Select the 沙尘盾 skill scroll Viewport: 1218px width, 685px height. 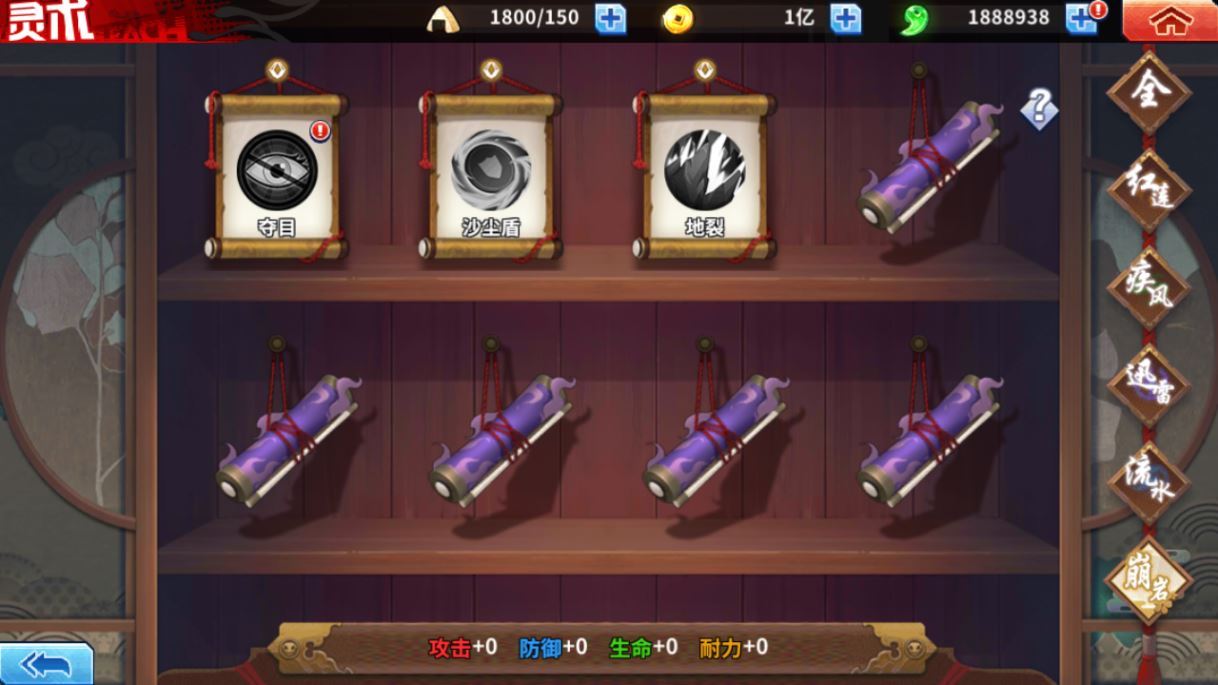click(490, 175)
